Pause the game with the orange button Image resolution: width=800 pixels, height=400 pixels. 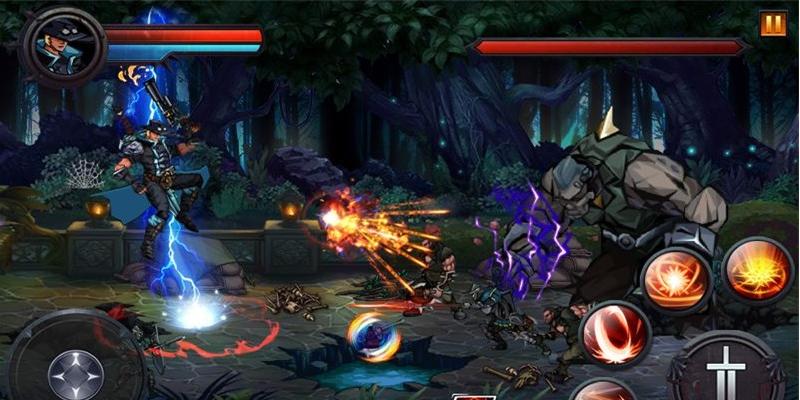coord(773,24)
